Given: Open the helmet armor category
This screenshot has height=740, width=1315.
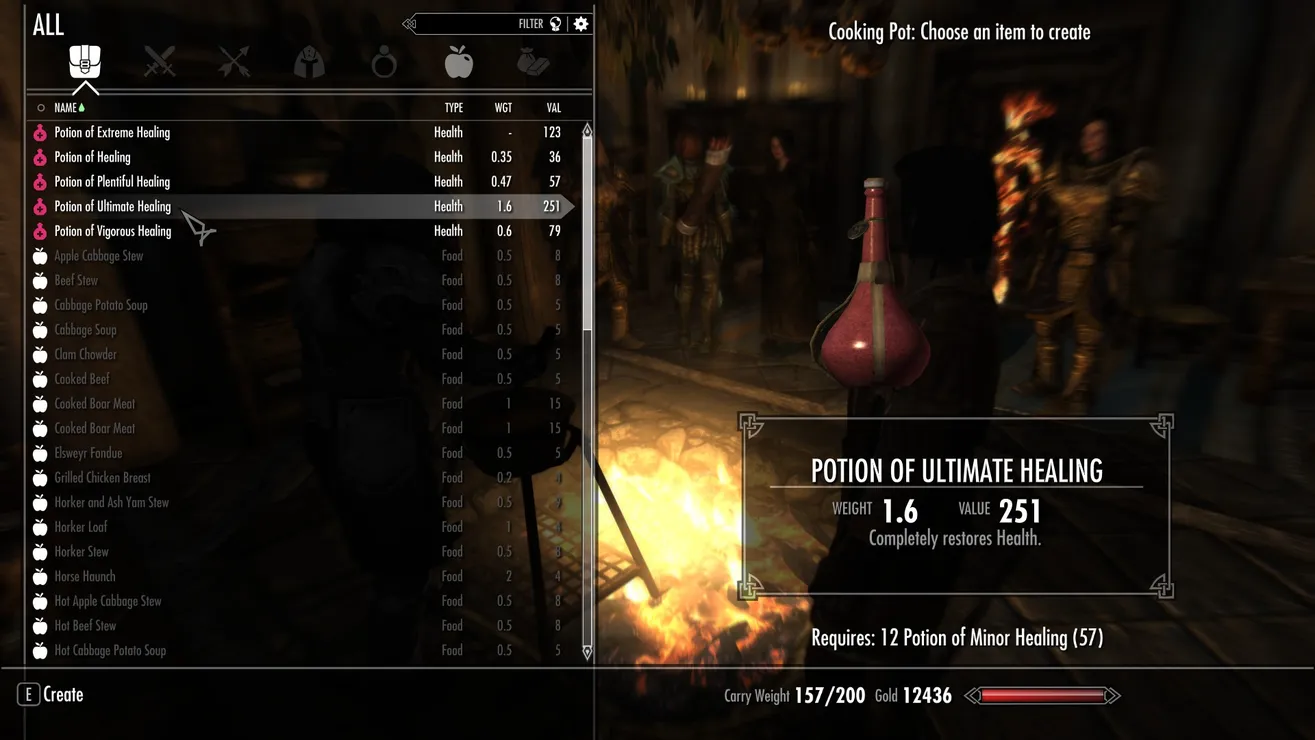Looking at the screenshot, I should tap(309, 63).
